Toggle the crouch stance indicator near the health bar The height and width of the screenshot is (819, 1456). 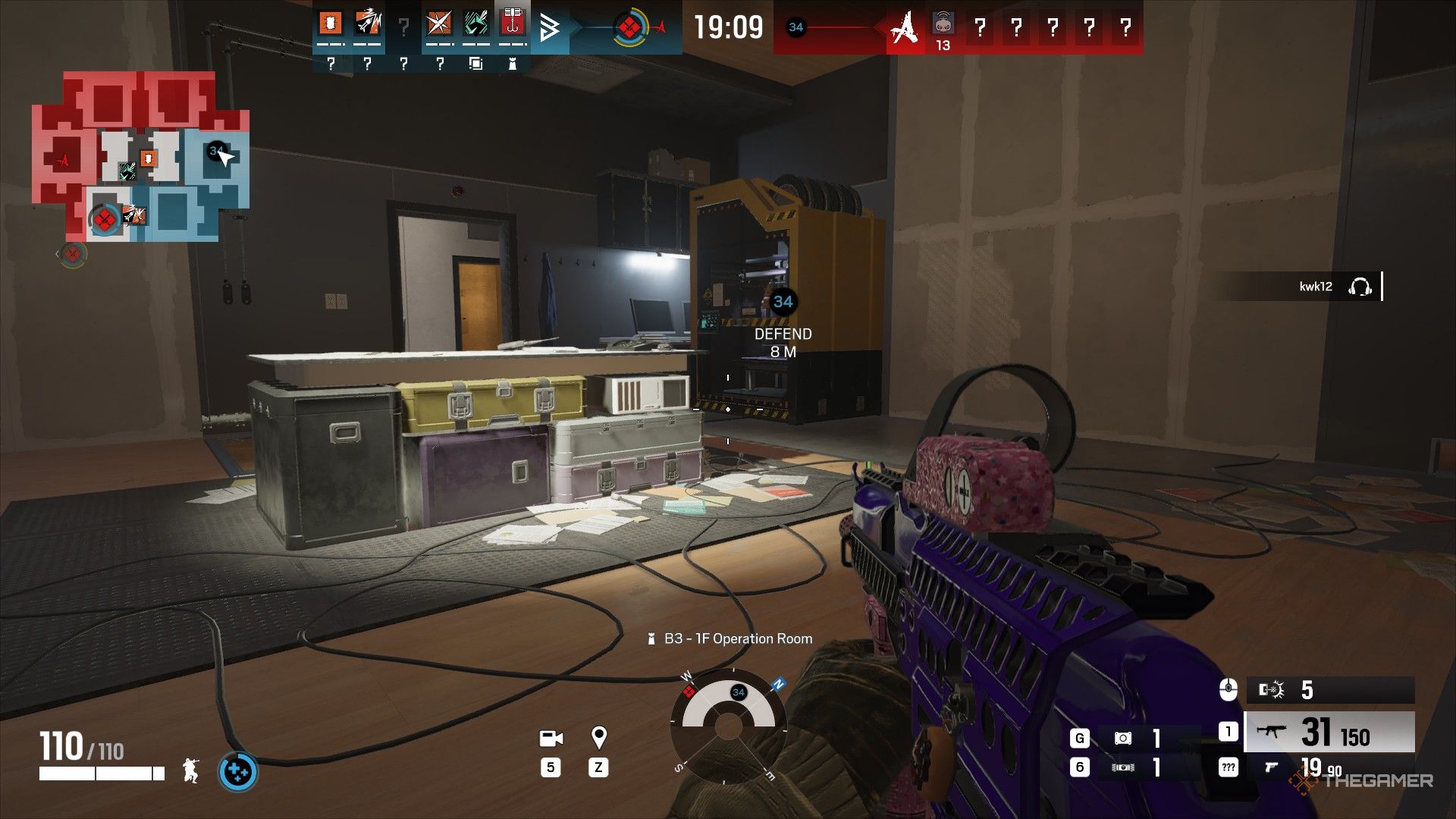(190, 772)
